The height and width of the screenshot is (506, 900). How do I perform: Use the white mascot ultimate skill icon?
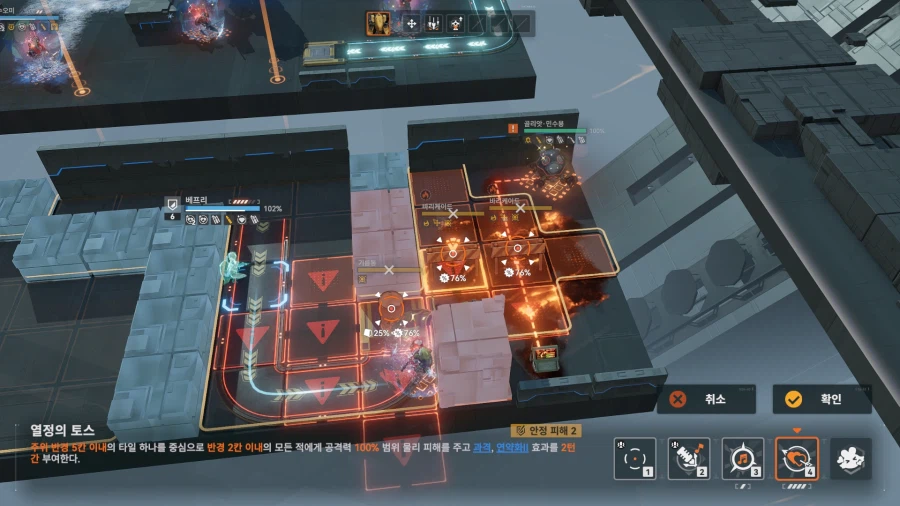pos(850,459)
